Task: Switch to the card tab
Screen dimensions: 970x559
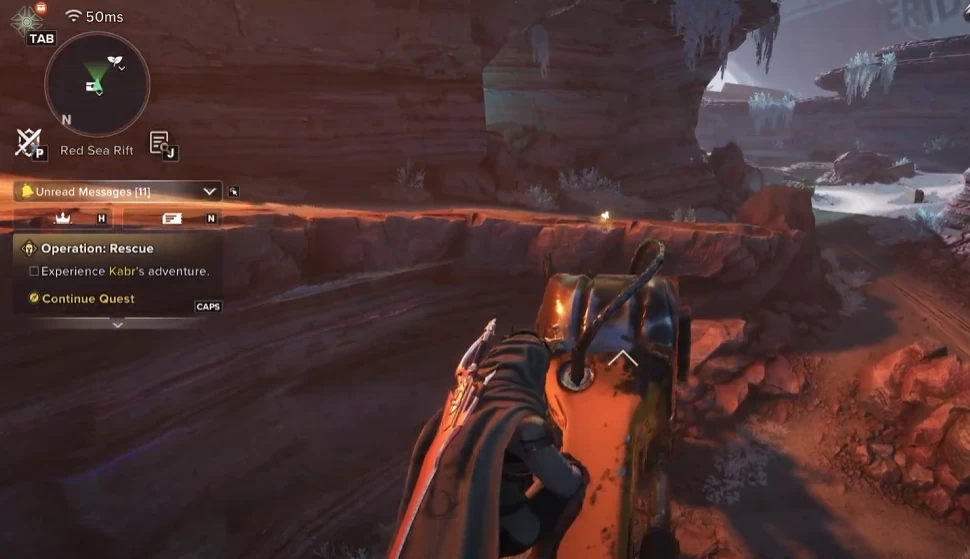Action: coord(172,217)
